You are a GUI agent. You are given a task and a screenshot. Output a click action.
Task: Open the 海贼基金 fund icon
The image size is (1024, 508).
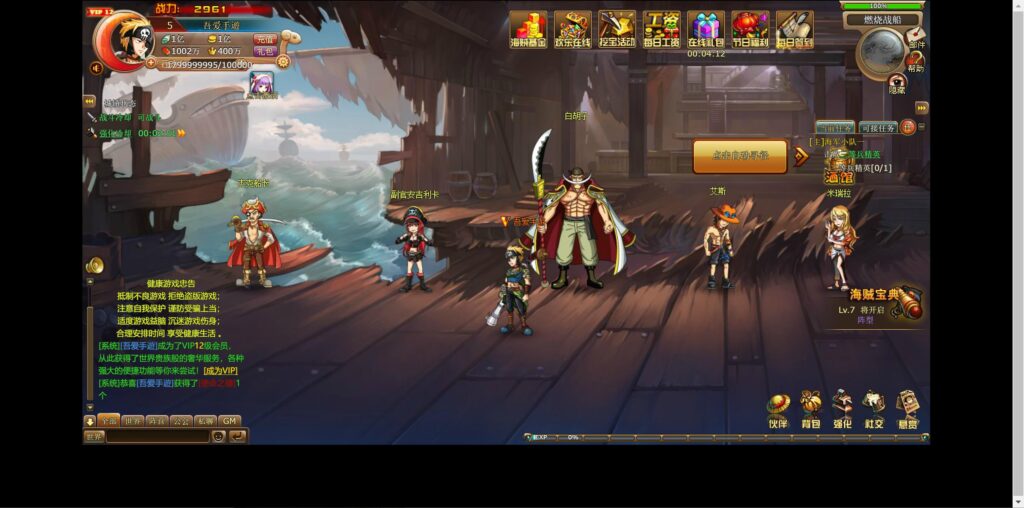(x=528, y=29)
